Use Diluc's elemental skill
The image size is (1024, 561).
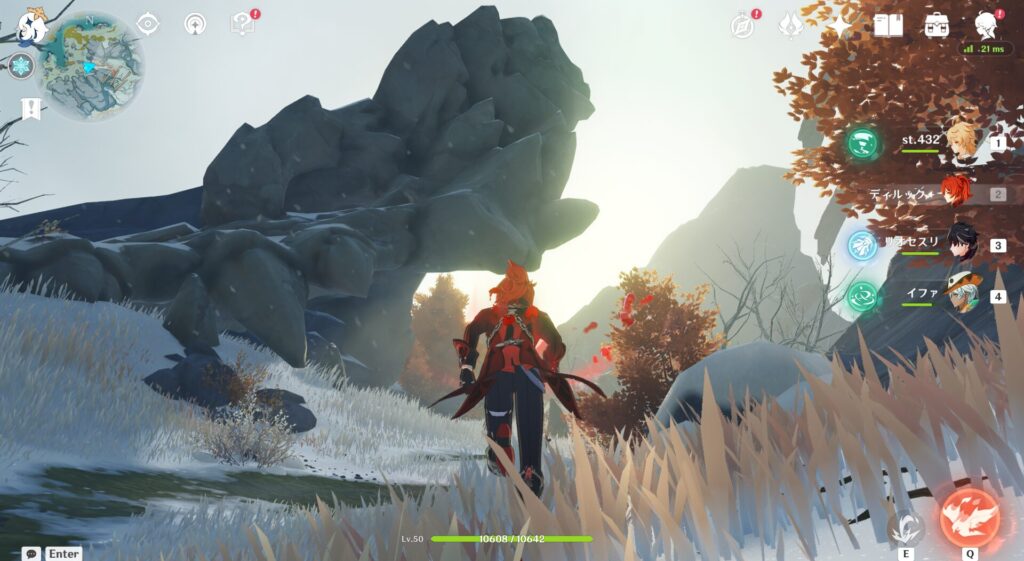pyautogui.click(x=906, y=526)
